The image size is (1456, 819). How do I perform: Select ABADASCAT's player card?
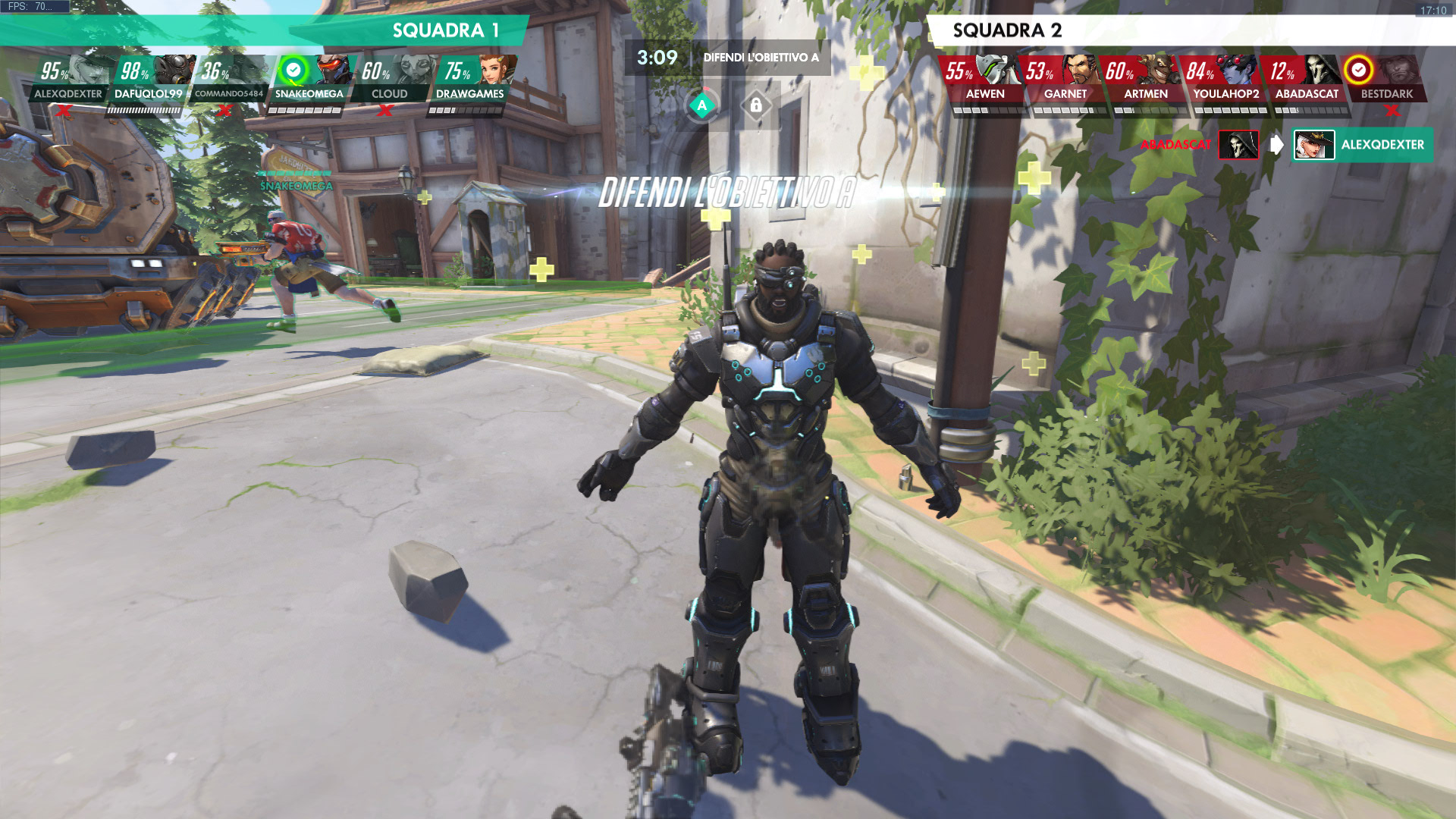pos(1306,79)
